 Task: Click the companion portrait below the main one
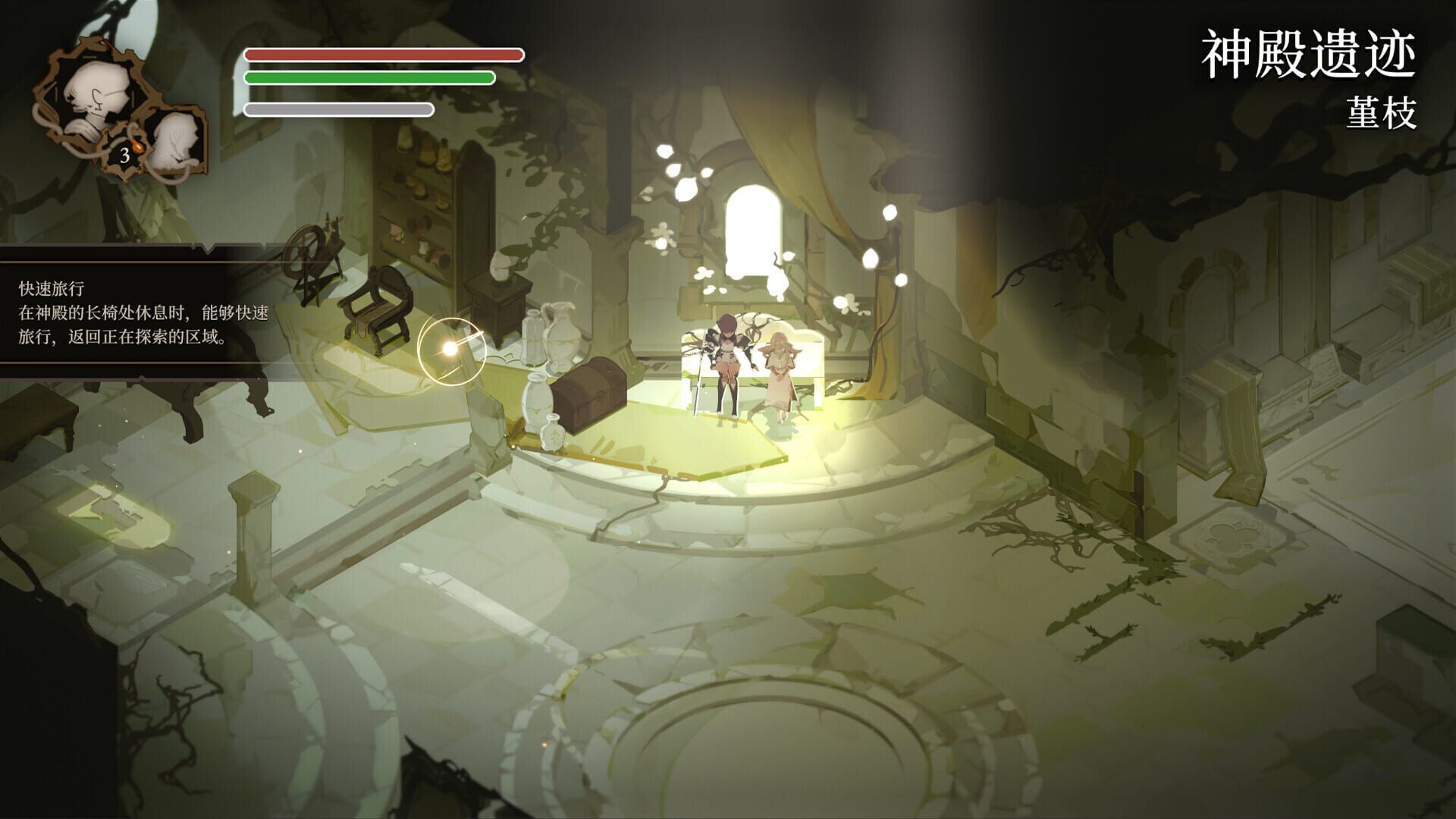(x=177, y=140)
